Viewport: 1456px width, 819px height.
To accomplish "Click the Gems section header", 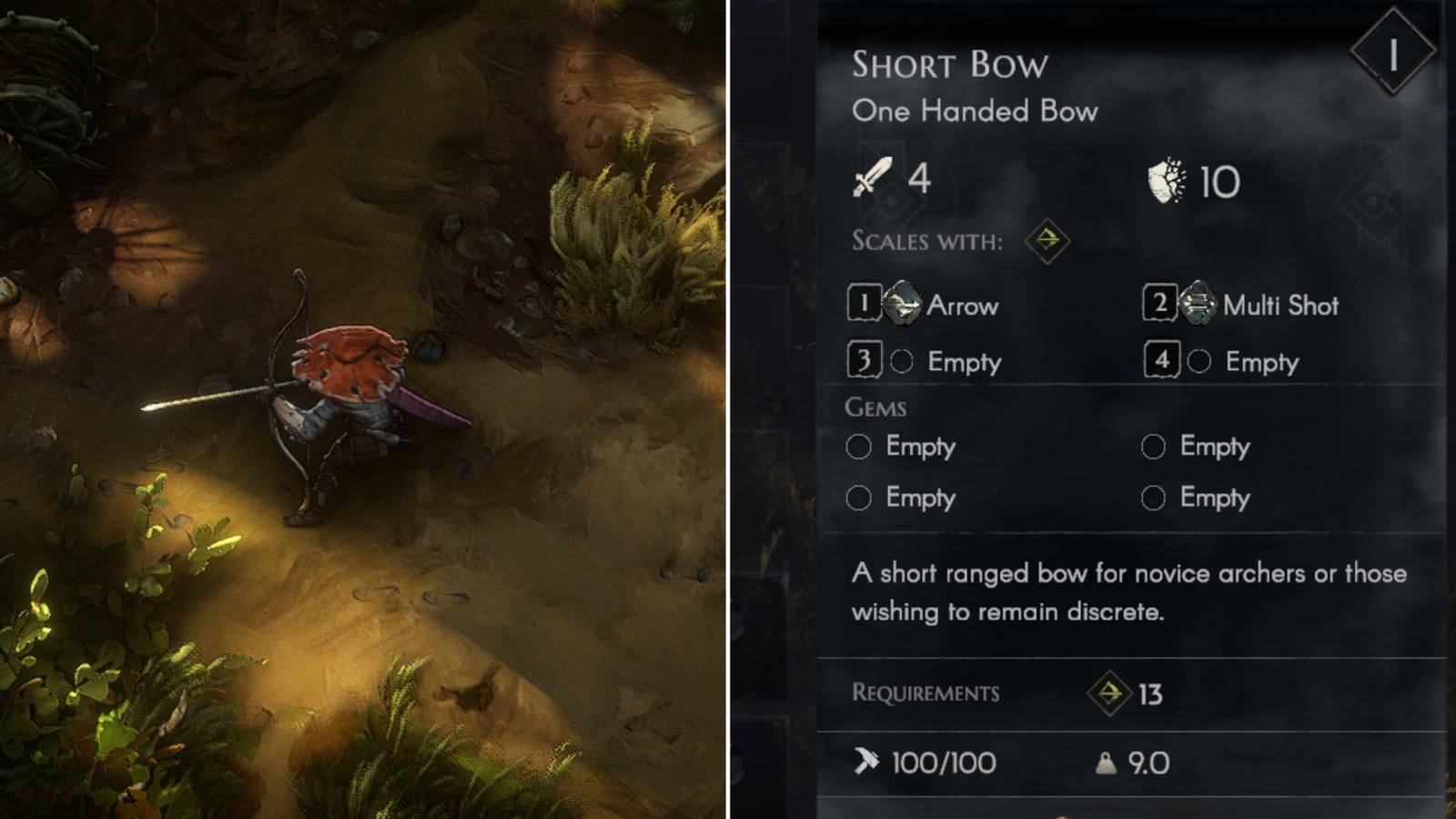I will 878,406.
